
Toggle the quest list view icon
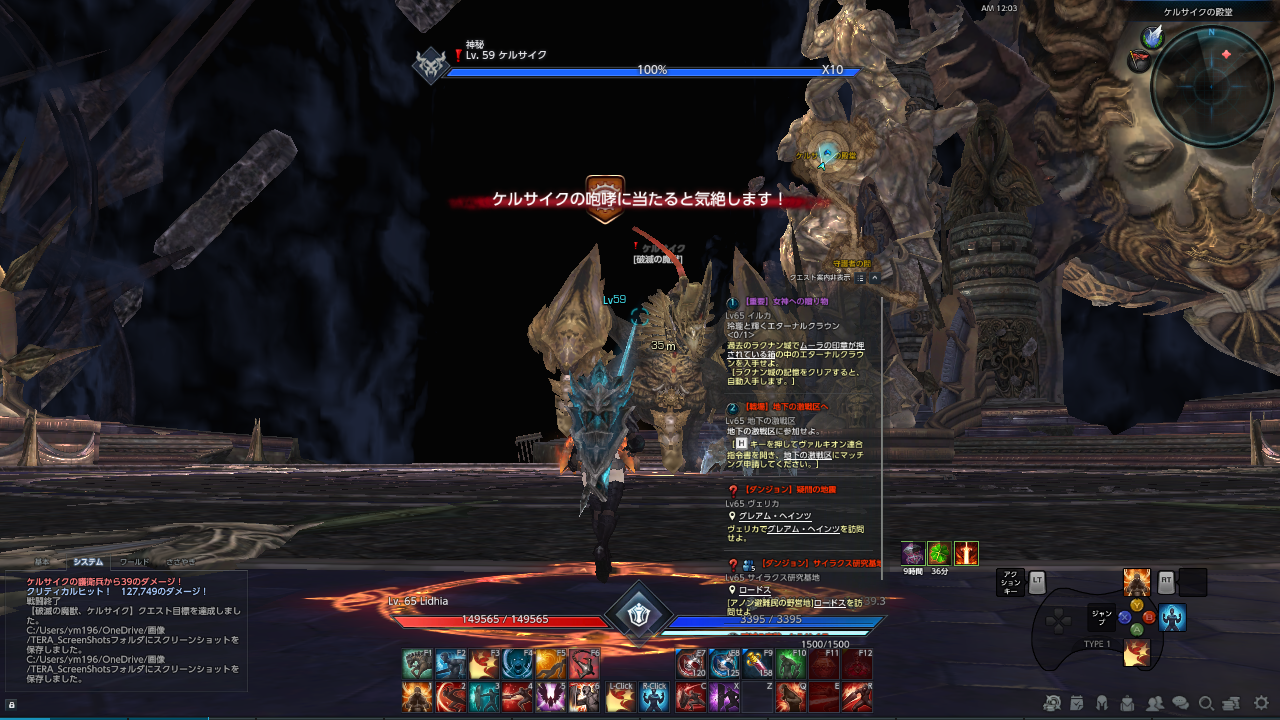point(860,278)
